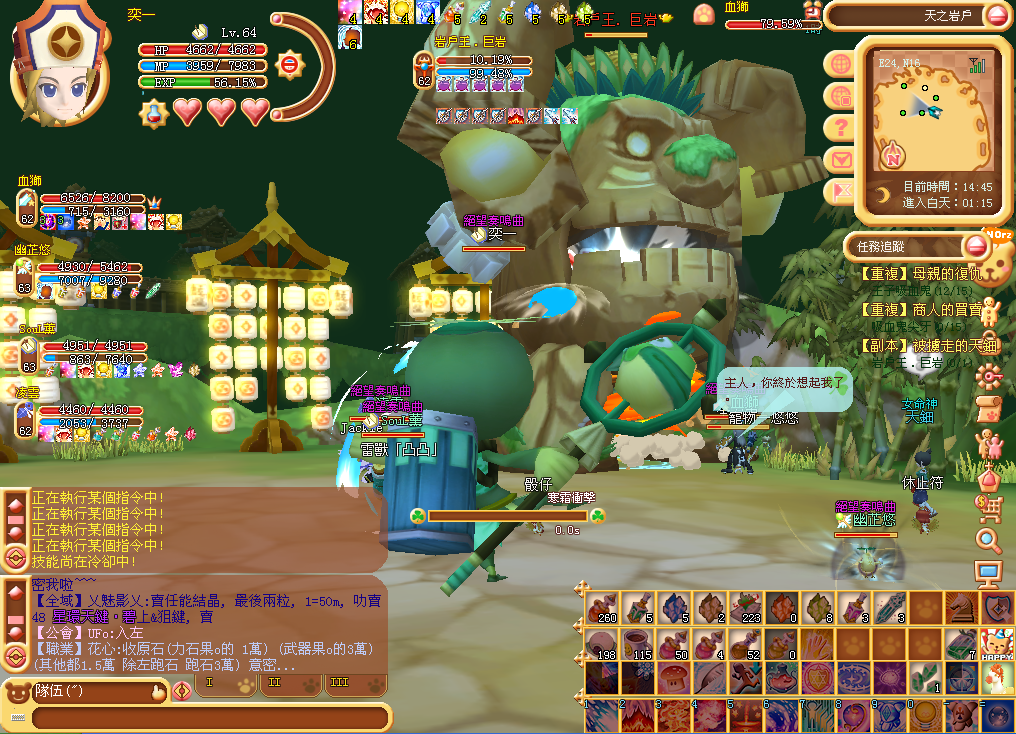The image size is (1016, 734).
Task: Use the coffee cup item showing 115
Action: point(638,643)
